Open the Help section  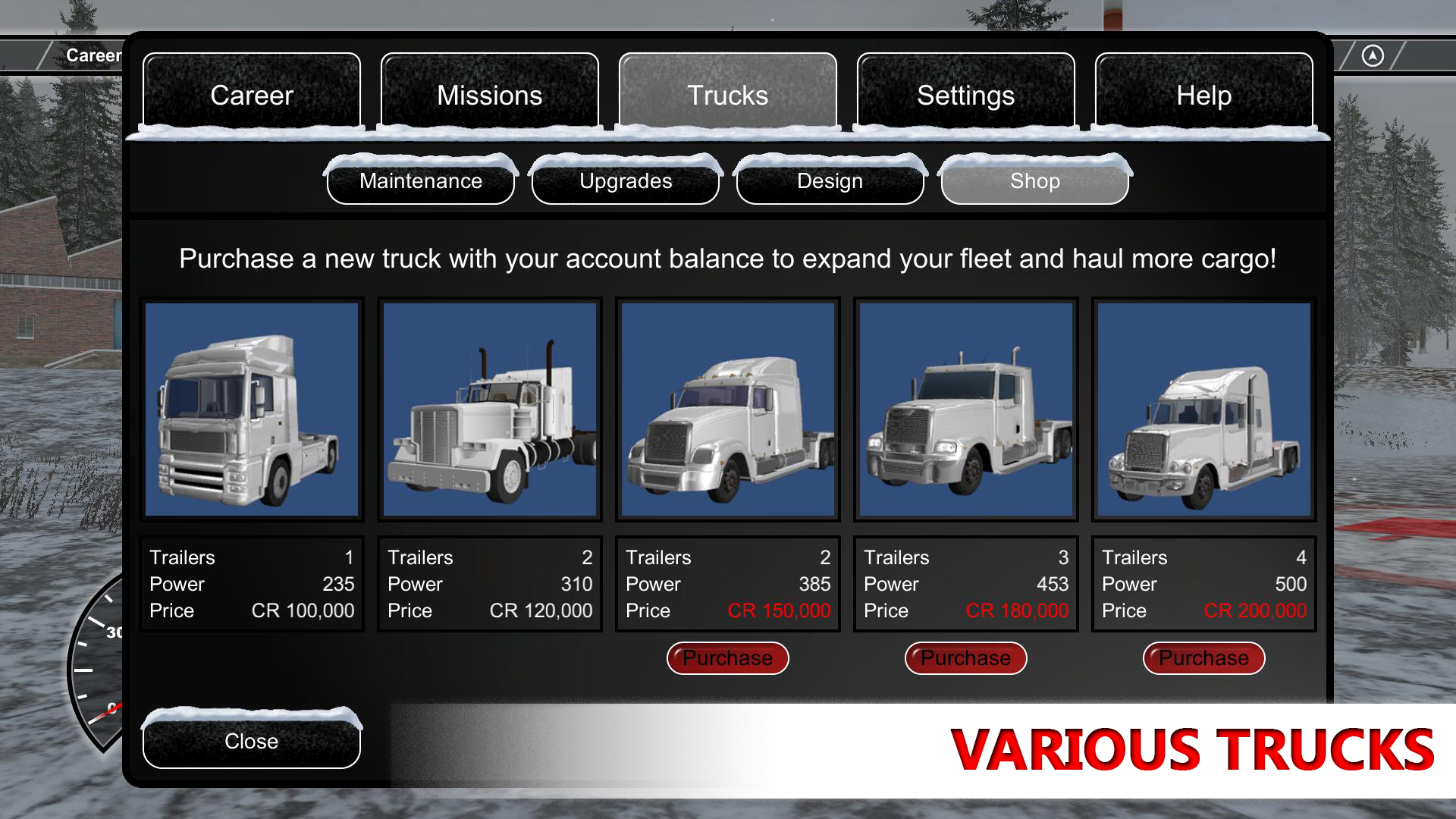coord(1203,95)
